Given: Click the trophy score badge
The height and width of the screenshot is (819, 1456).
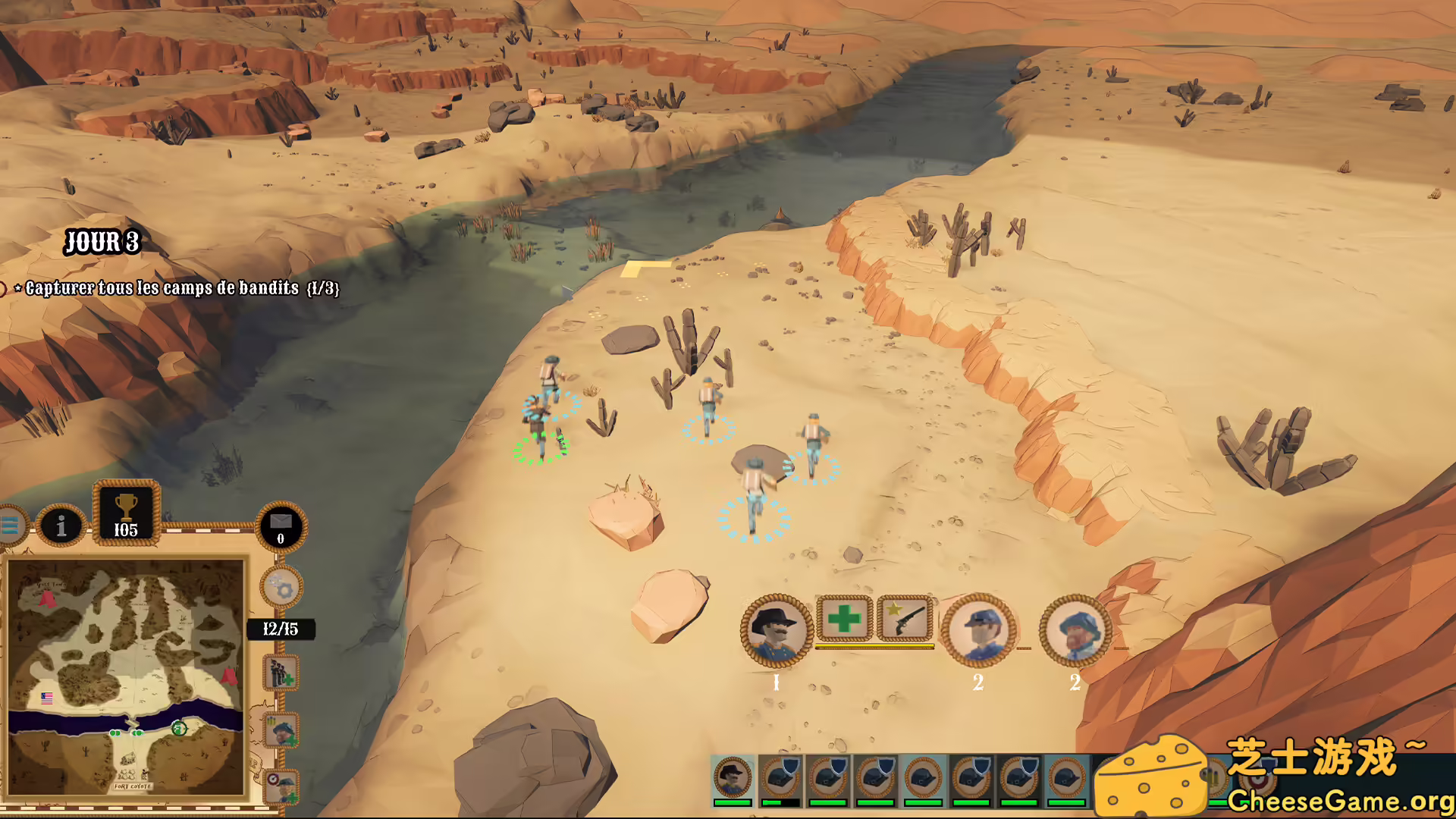Looking at the screenshot, I should pos(126,513).
